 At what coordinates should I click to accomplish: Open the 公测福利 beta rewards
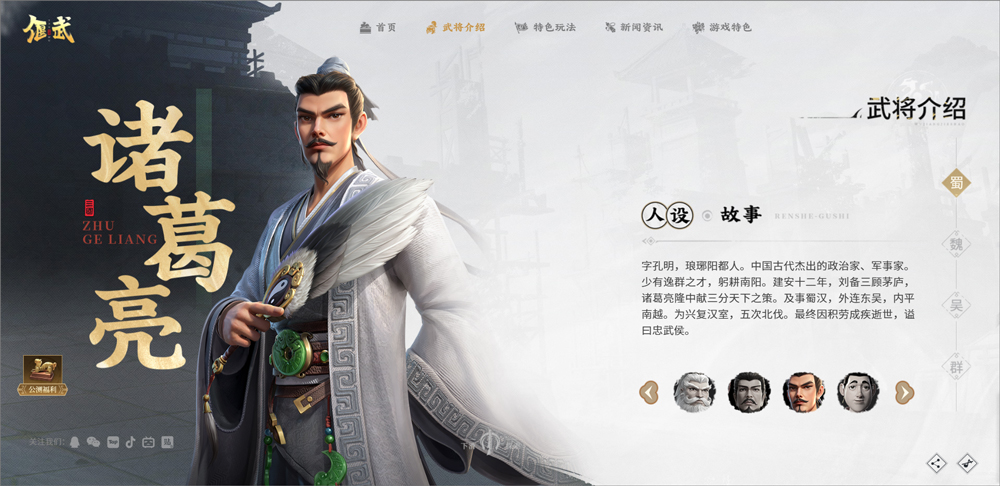point(43,375)
